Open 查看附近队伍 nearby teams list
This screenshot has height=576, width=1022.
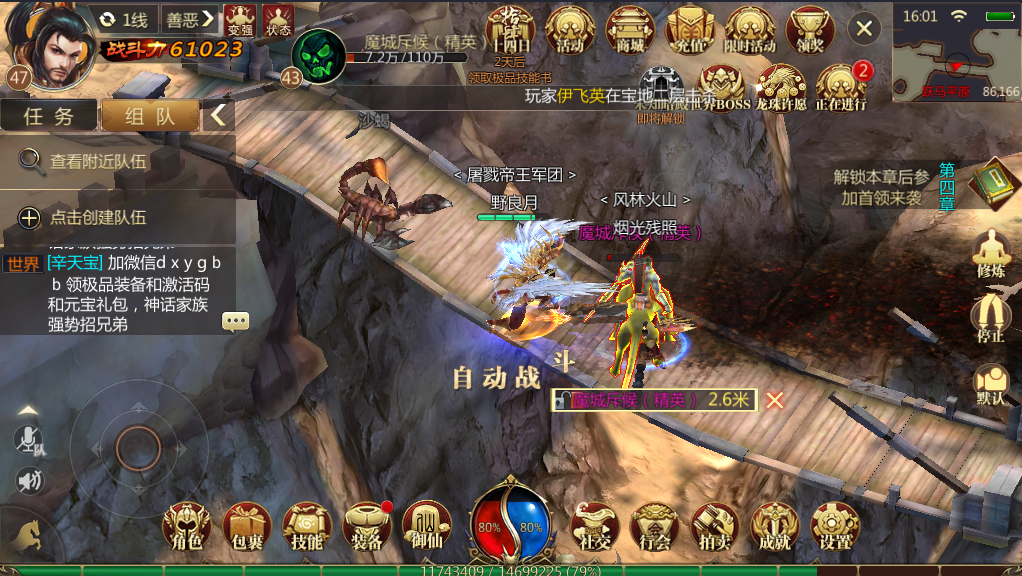(98, 160)
